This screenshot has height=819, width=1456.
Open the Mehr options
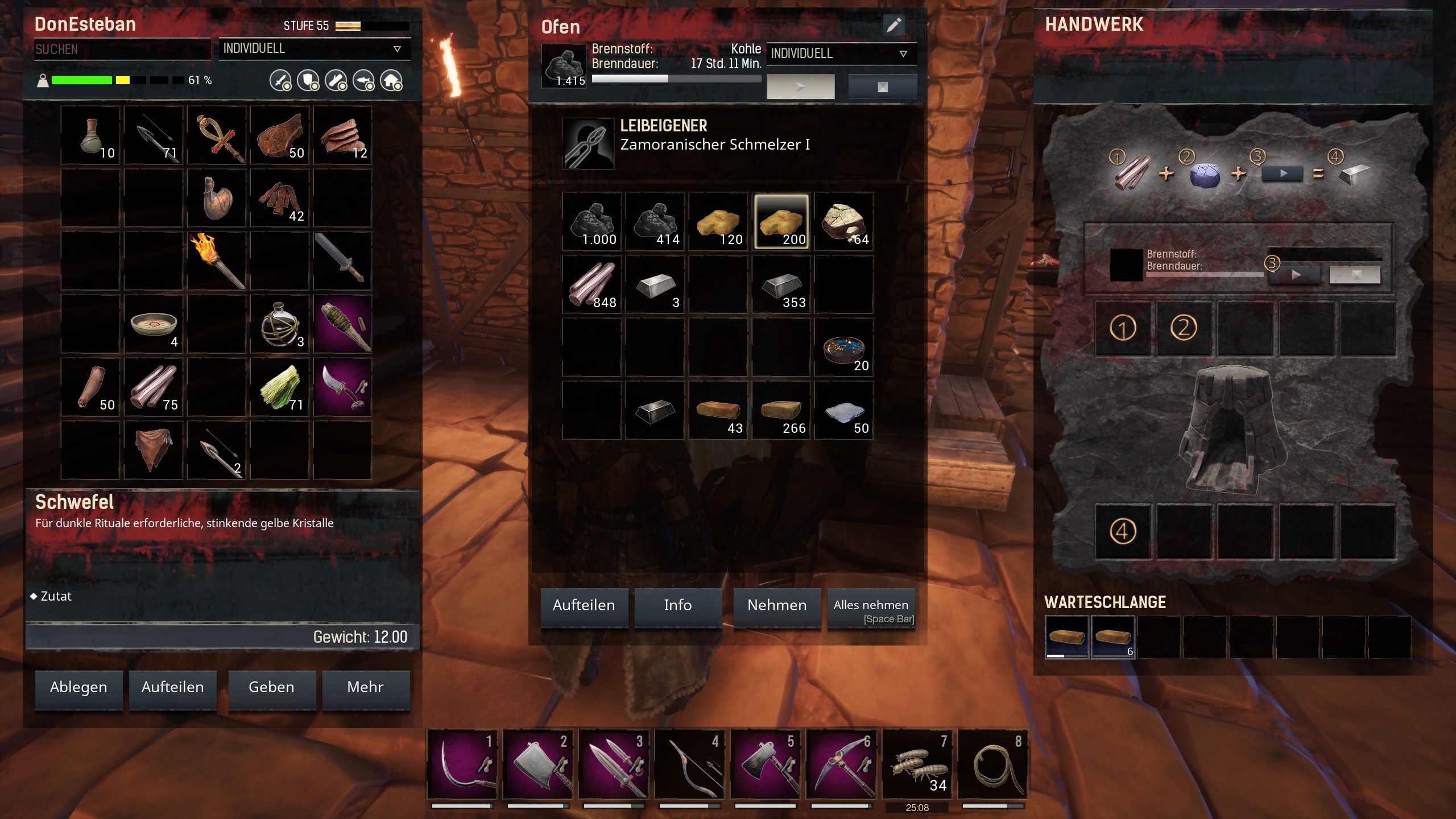coord(365,688)
